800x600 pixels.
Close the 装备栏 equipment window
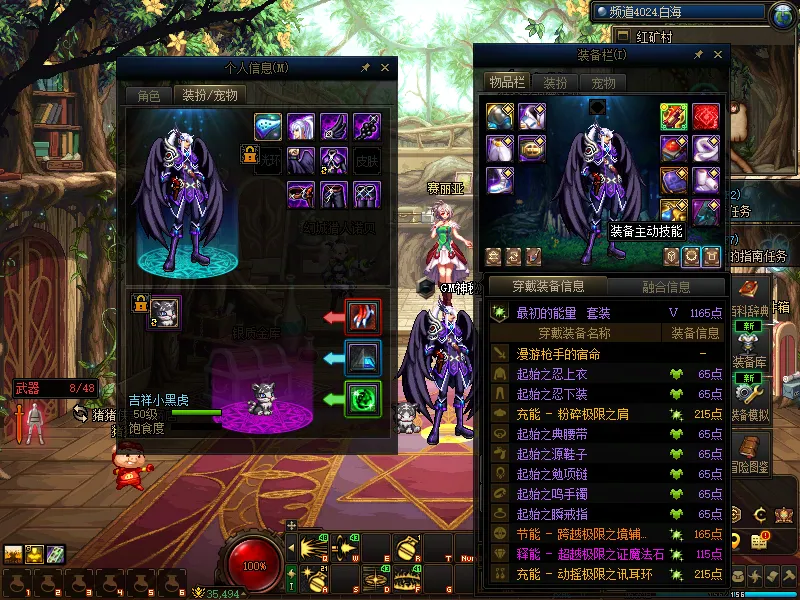pyautogui.click(x=717, y=55)
